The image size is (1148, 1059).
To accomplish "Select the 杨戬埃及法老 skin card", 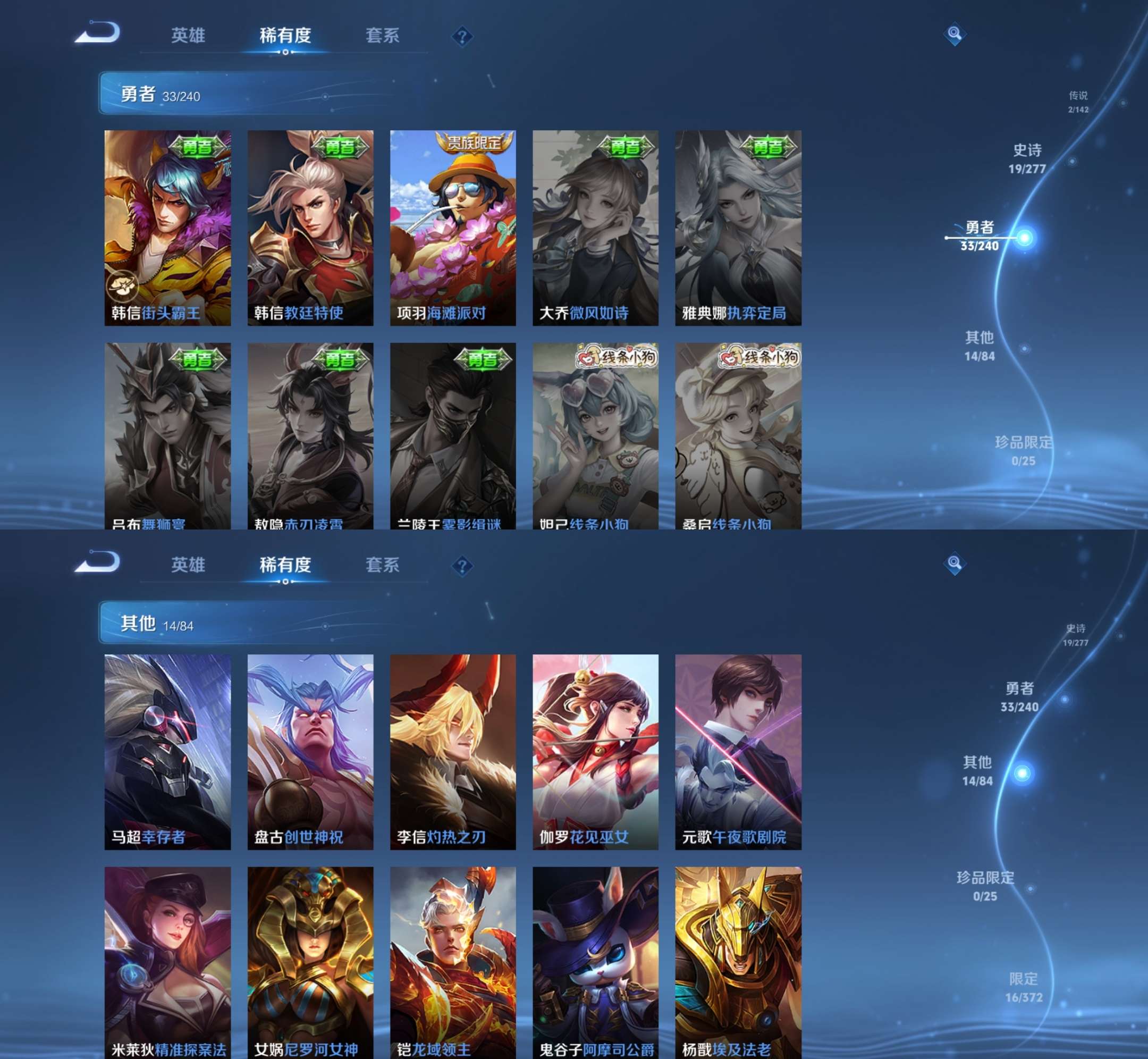I will click(x=738, y=963).
